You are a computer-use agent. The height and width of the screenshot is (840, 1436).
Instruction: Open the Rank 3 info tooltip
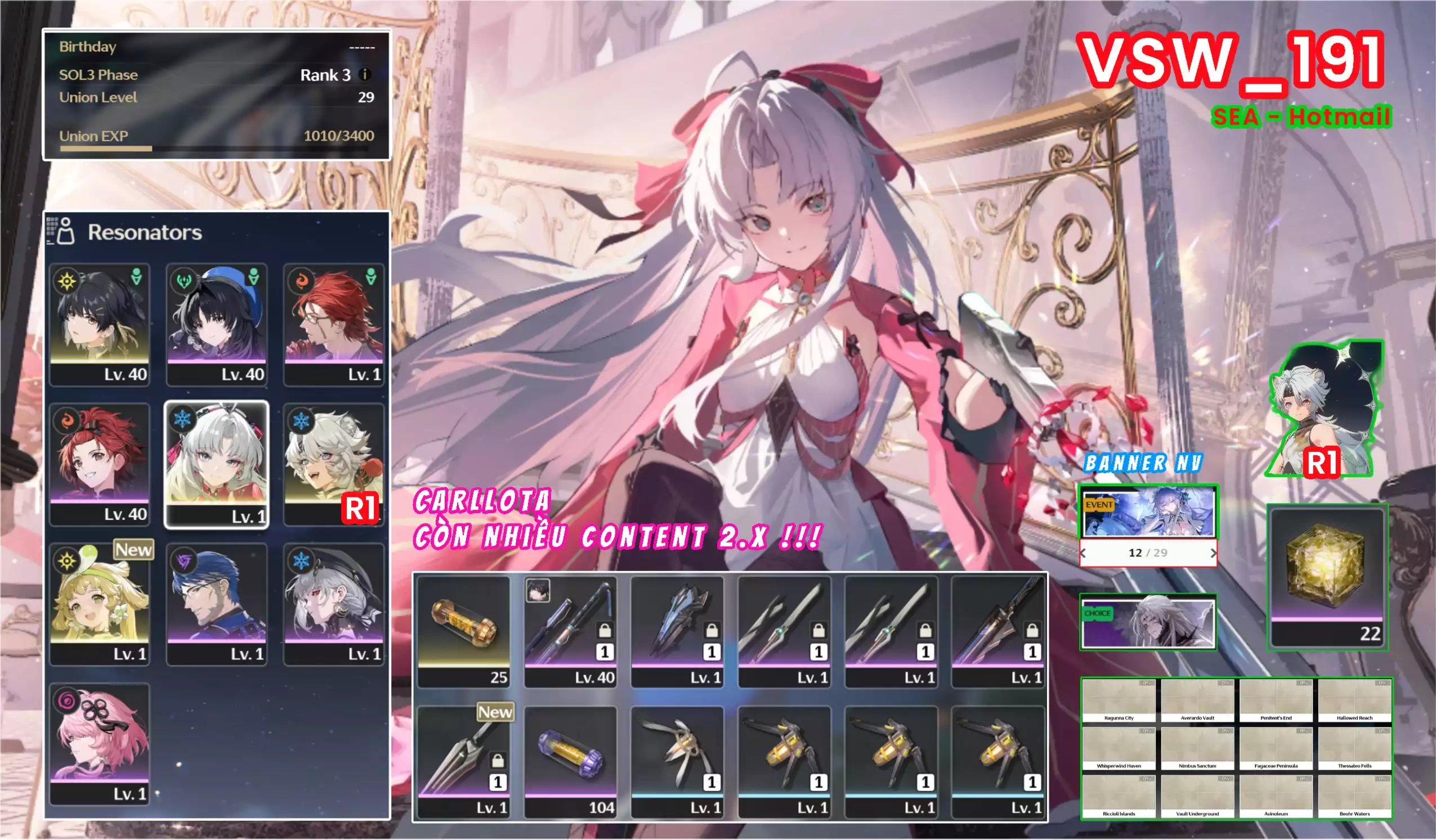tap(365, 75)
